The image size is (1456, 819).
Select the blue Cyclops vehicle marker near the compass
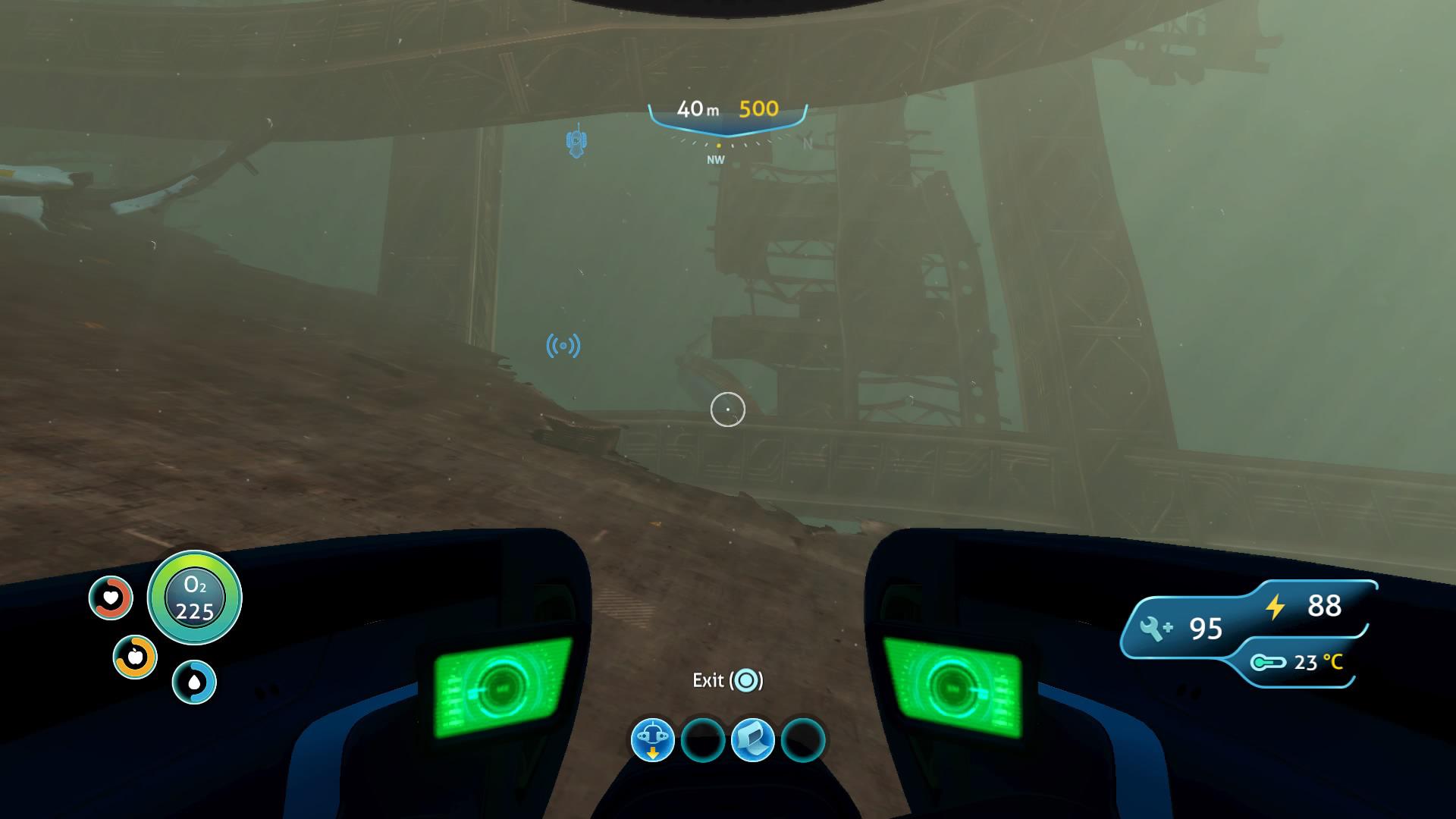[x=577, y=141]
